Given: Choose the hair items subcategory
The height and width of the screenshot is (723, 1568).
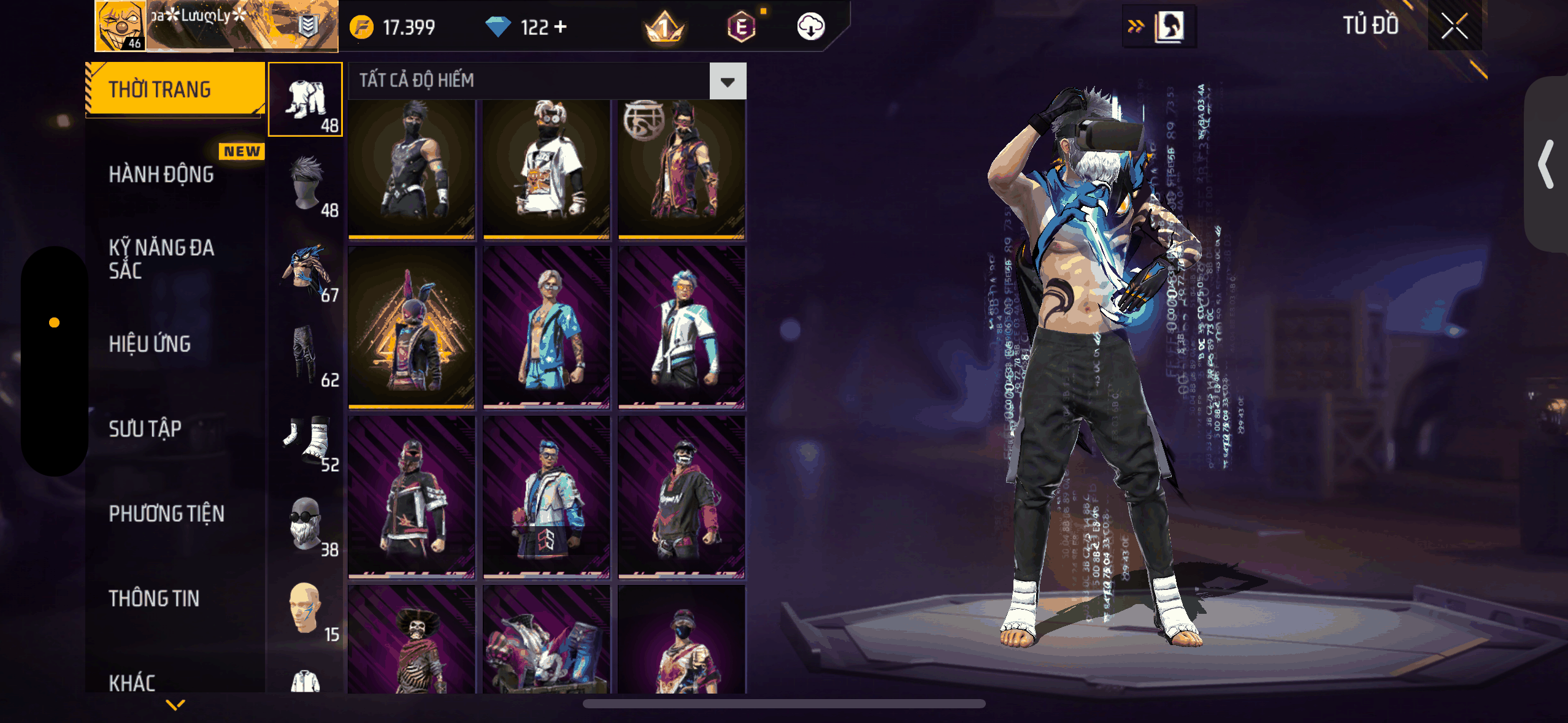Looking at the screenshot, I should (306, 184).
